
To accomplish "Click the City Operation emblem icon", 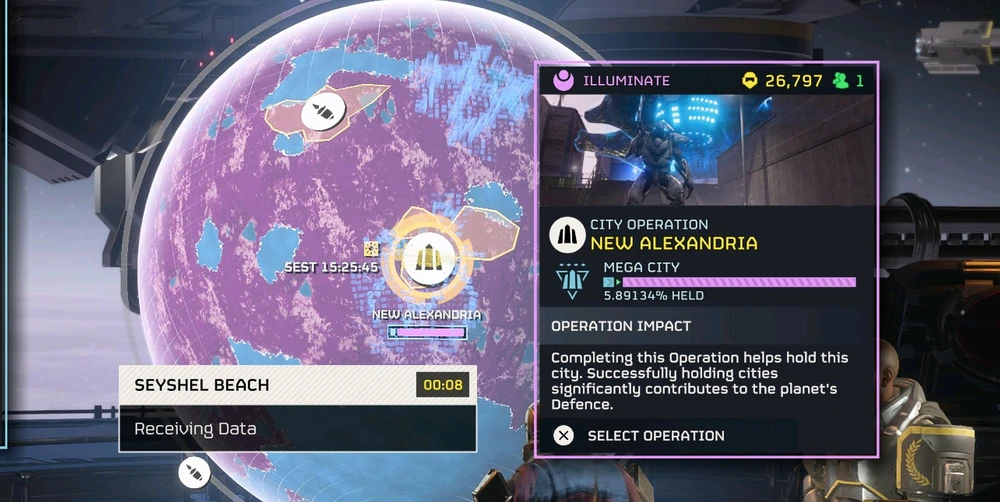I will tap(567, 235).
